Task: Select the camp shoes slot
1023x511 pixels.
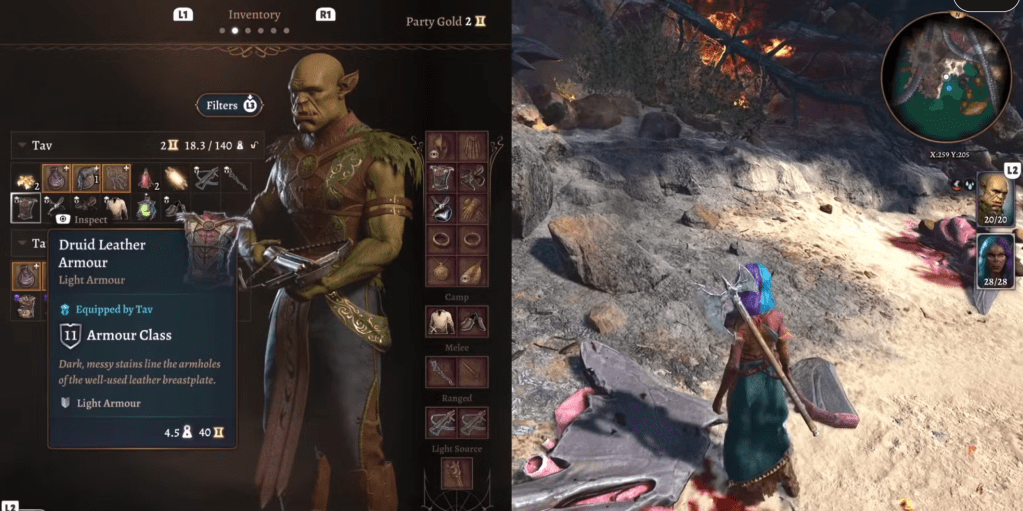Action: (472, 320)
